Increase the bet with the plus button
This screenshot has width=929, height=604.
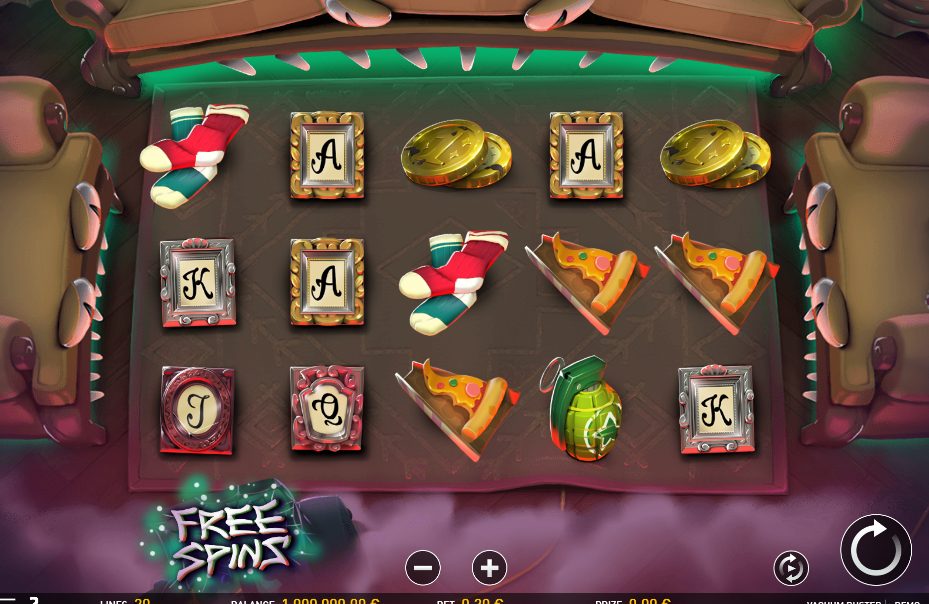click(489, 568)
